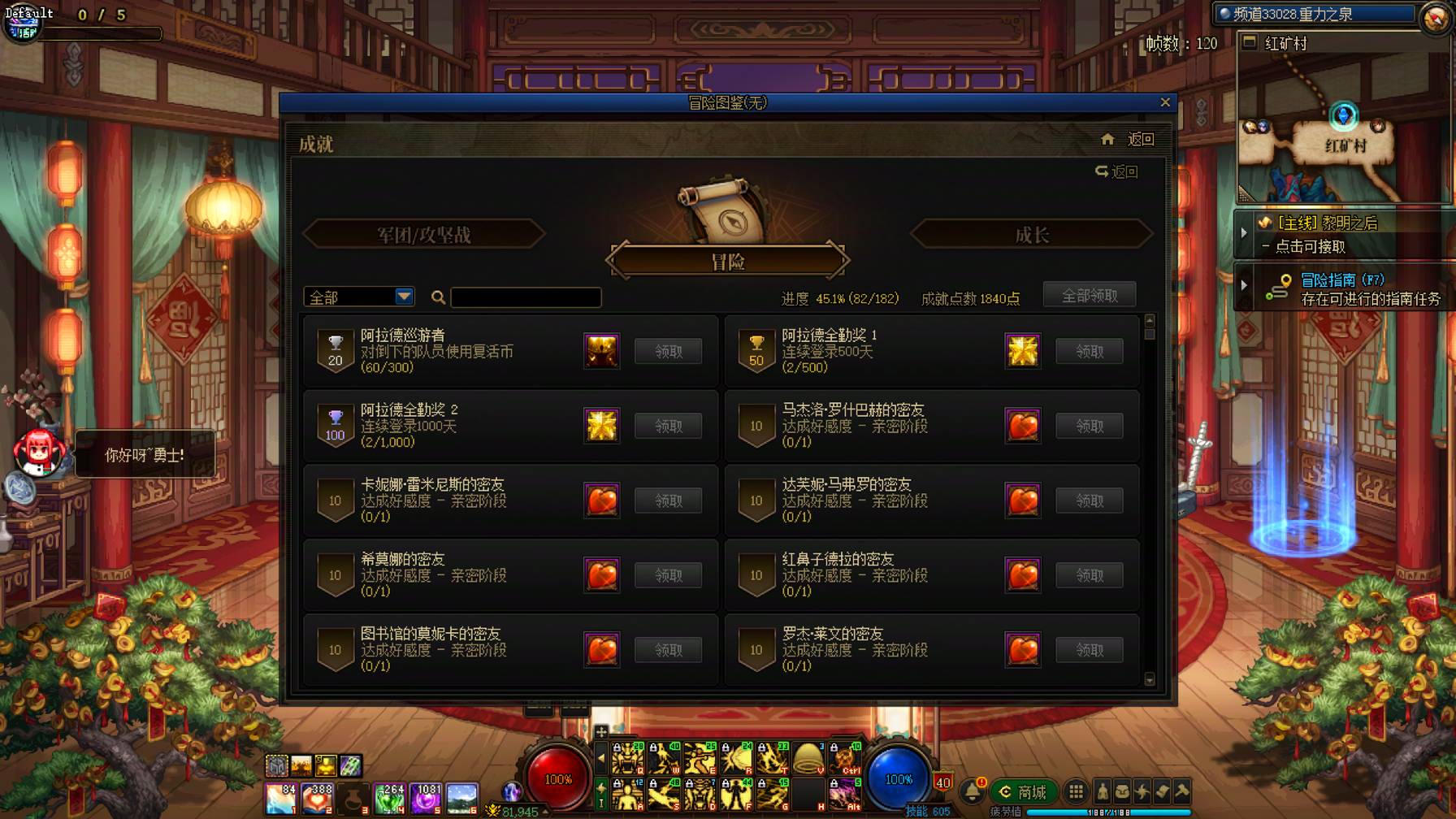Open the character profile icon
Screen dimensions: 1456x819
(x=1103, y=790)
